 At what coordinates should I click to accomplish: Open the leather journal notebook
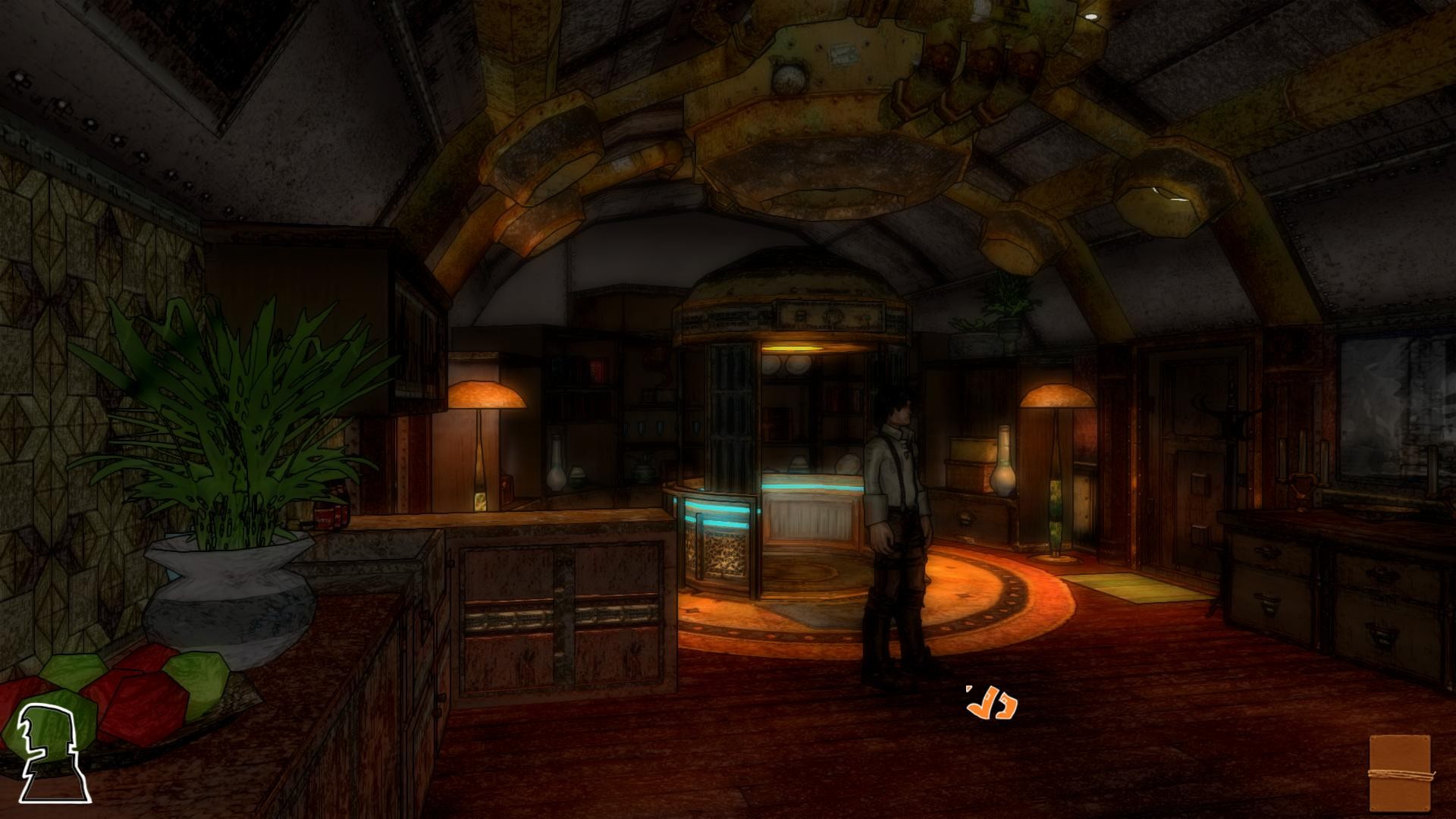[x=1400, y=773]
